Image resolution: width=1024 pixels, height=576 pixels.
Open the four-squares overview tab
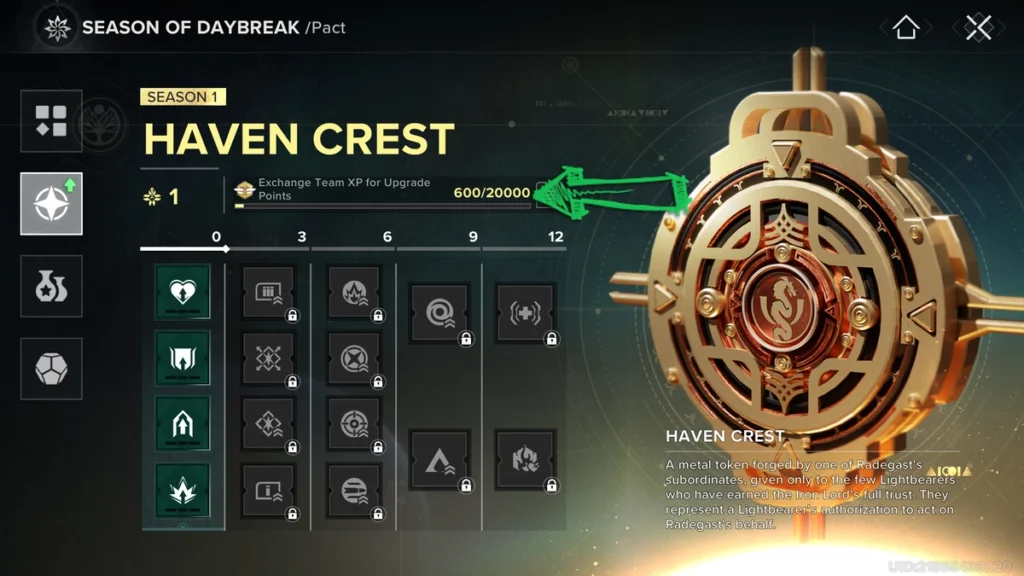pyautogui.click(x=51, y=121)
